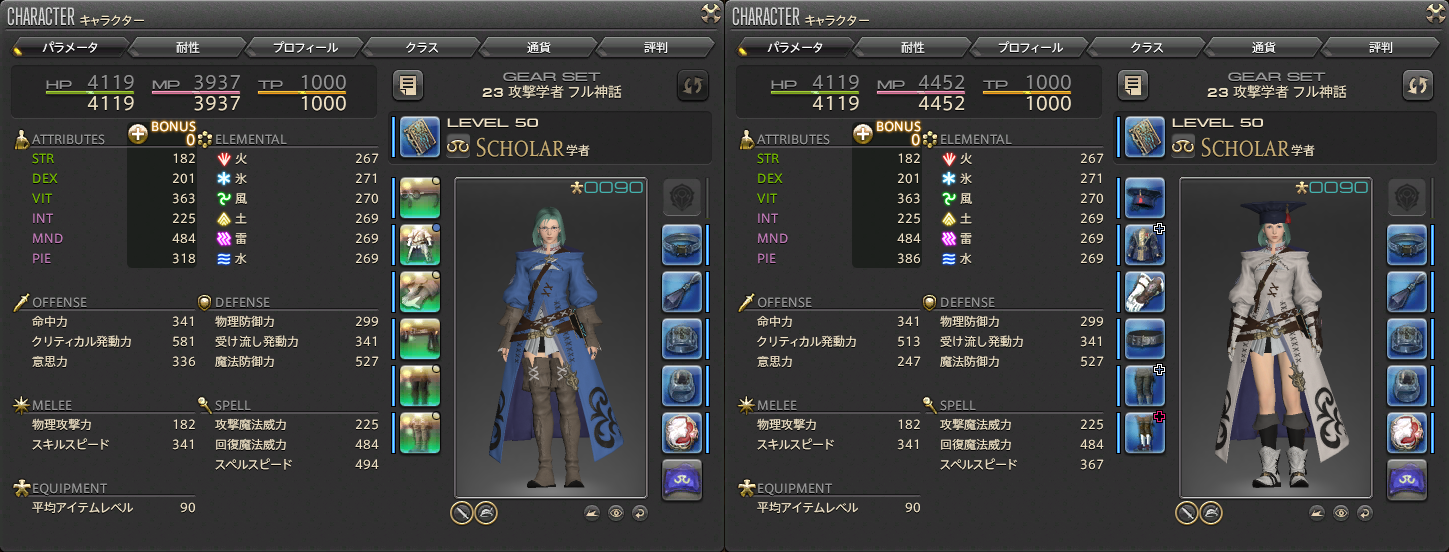
Task: Select the blue graduation cap head slot
Action: (1144, 198)
